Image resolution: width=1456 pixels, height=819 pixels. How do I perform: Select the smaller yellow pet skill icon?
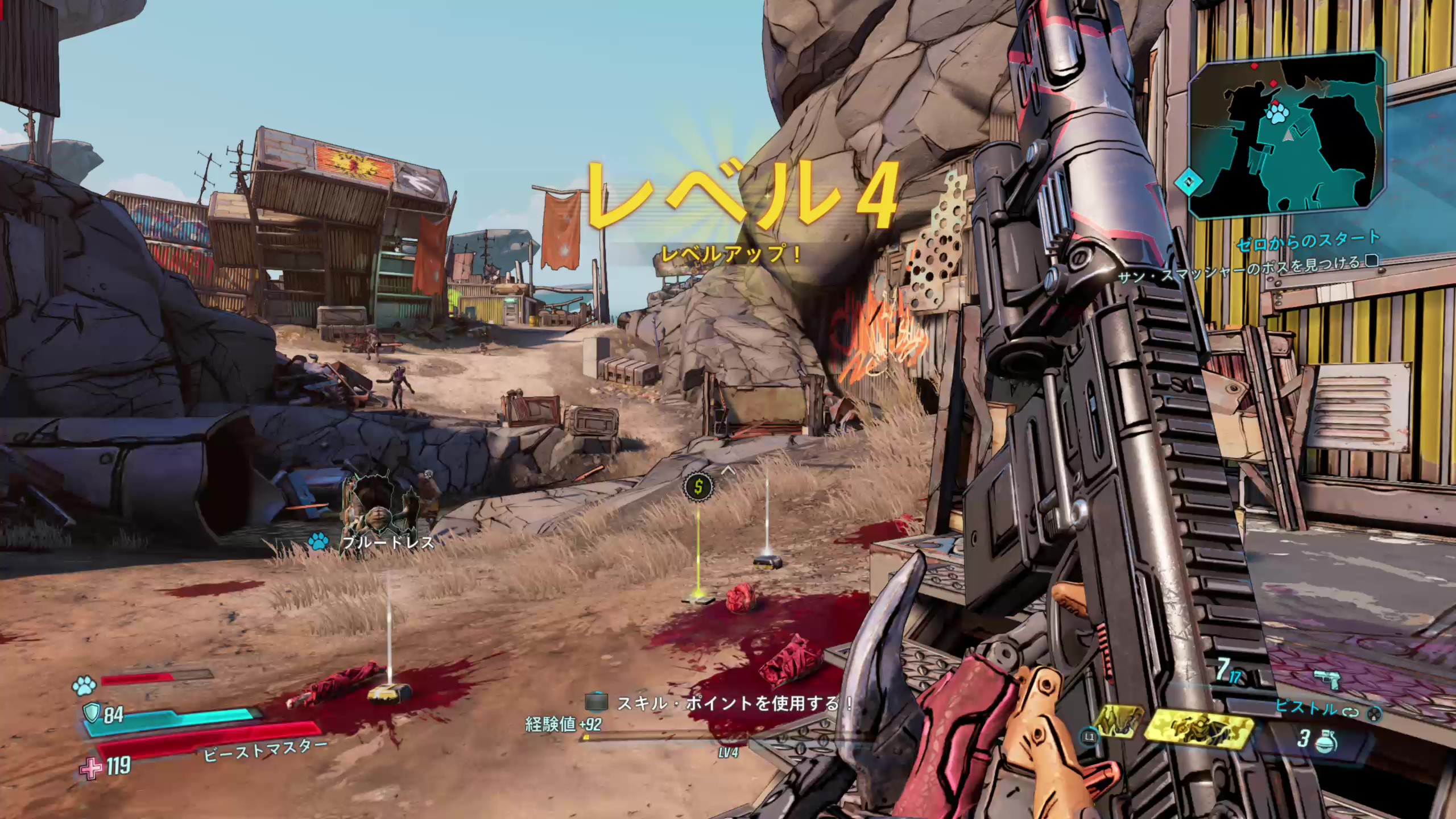pos(1118,721)
